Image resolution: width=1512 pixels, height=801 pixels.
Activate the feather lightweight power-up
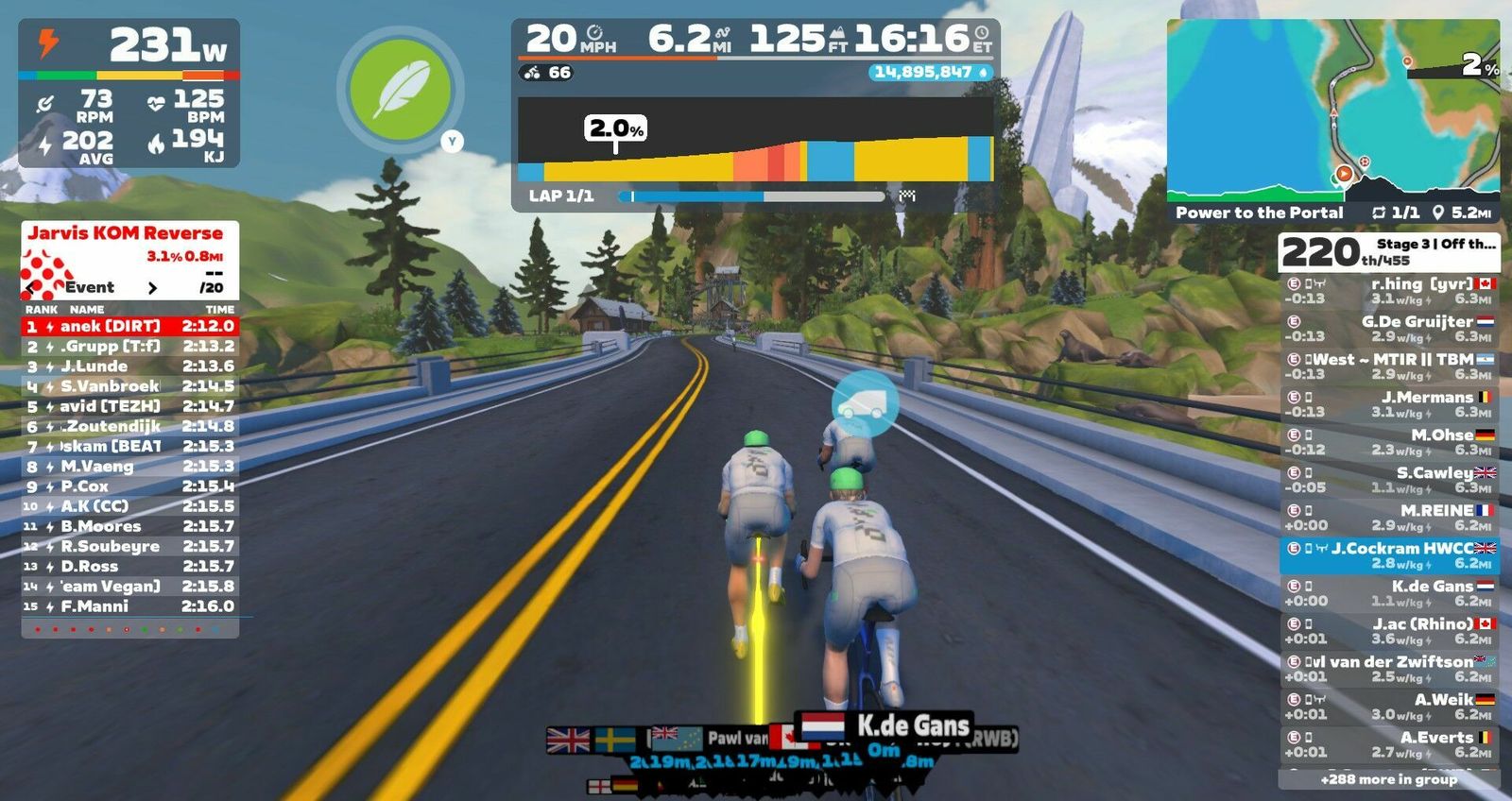(402, 91)
